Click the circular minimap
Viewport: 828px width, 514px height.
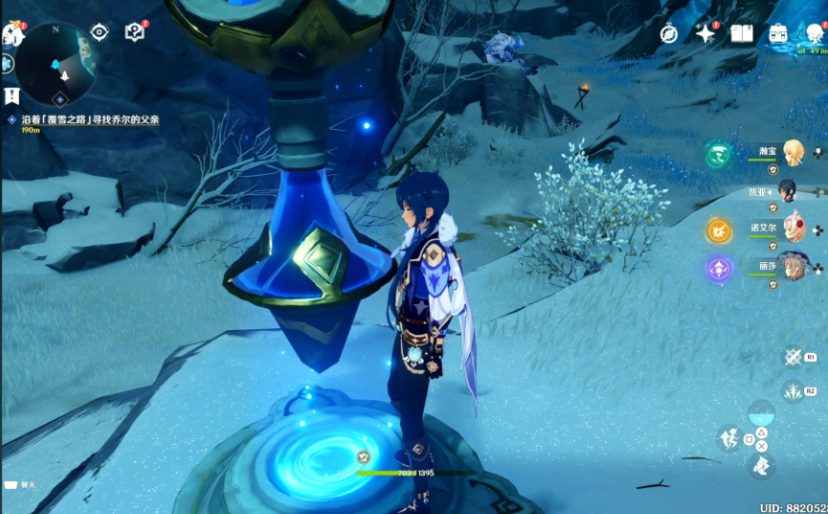click(57, 64)
